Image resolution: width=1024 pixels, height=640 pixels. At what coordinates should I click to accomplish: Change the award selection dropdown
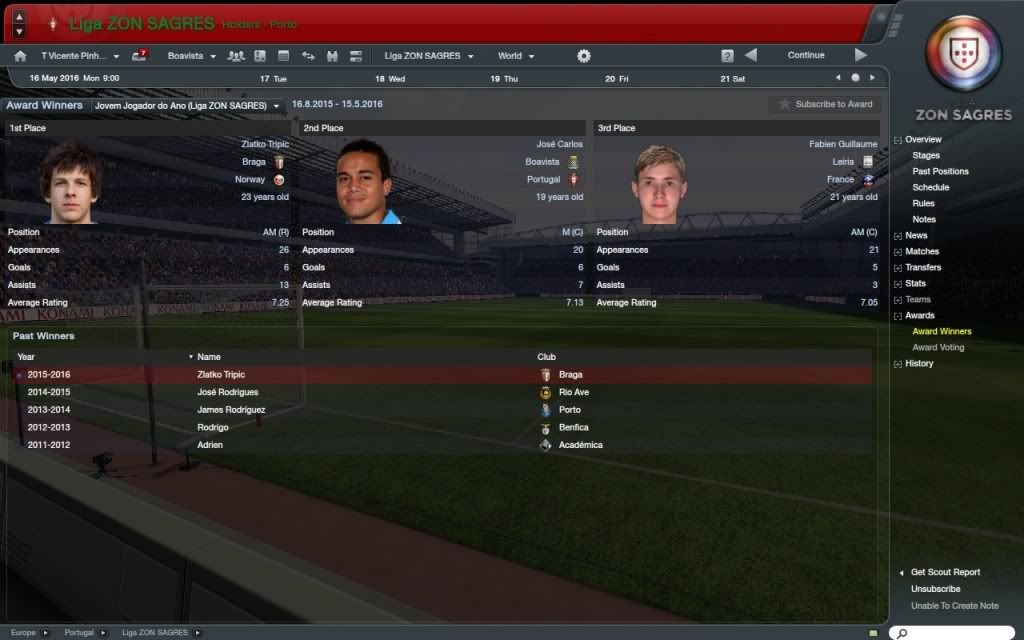187,105
